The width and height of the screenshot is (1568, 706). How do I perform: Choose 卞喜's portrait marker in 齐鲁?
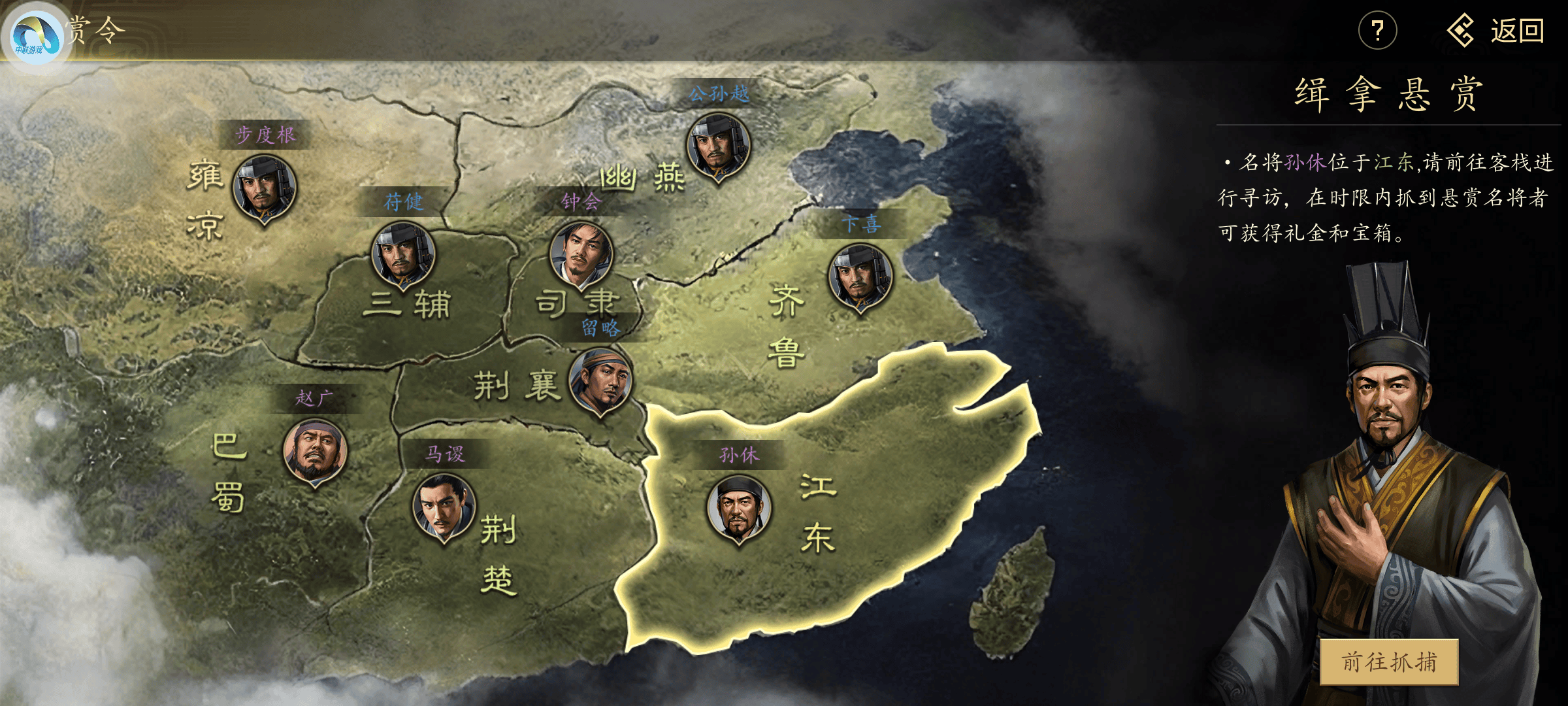[860, 277]
